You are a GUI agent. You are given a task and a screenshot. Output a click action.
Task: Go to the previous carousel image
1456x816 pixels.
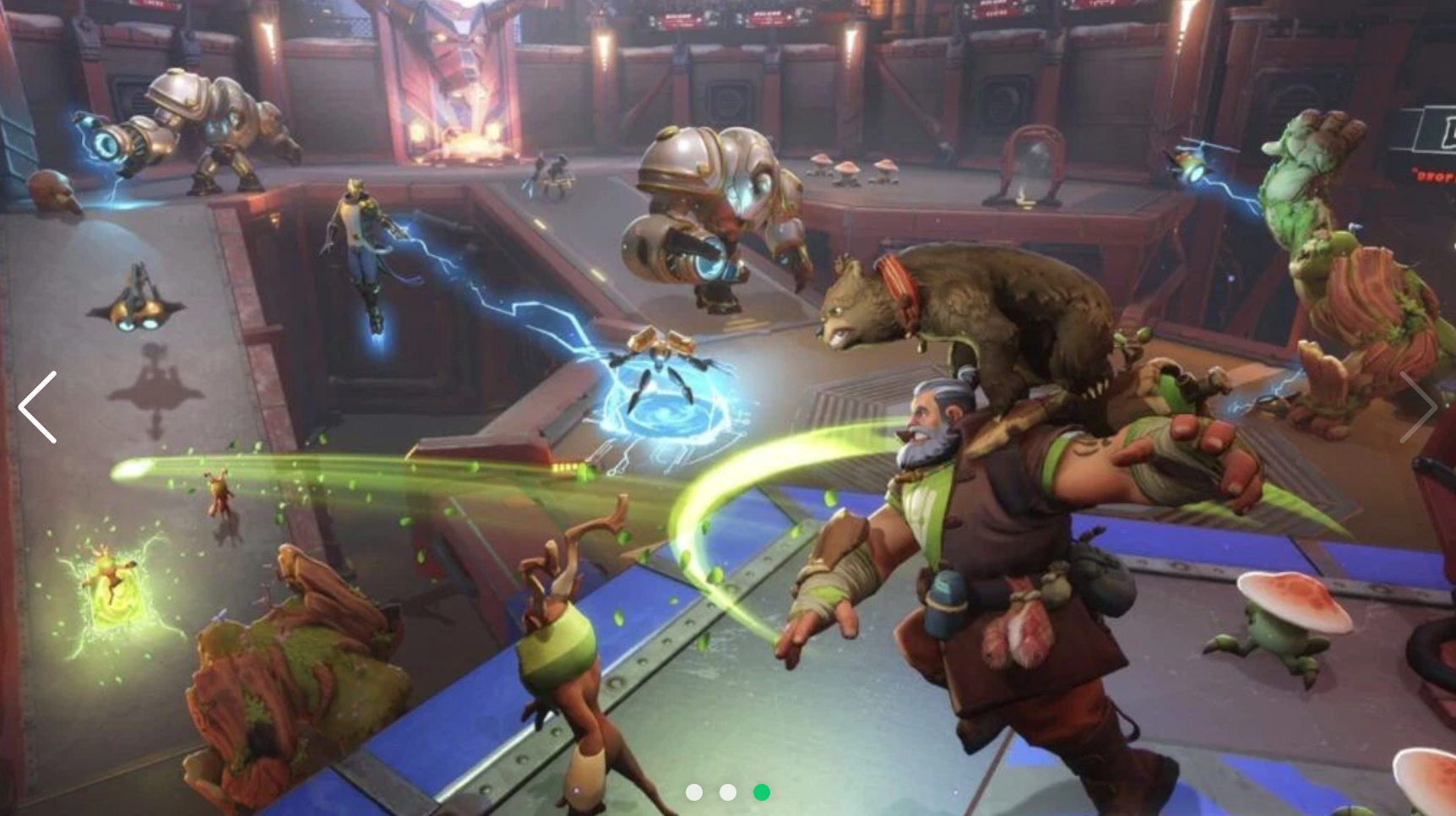[x=38, y=407]
